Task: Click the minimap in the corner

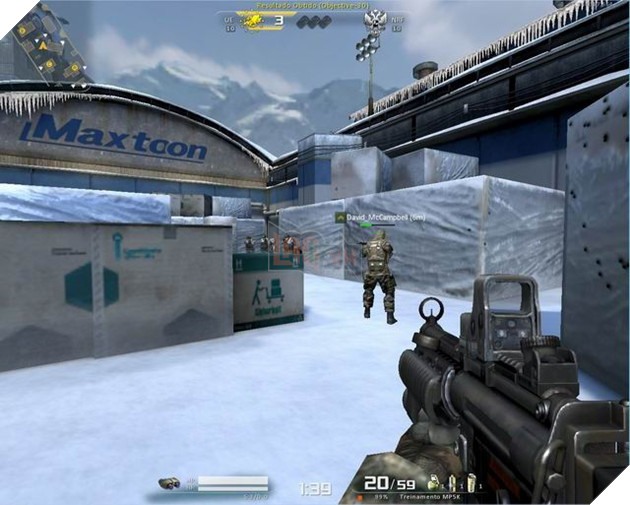Action: point(47,43)
